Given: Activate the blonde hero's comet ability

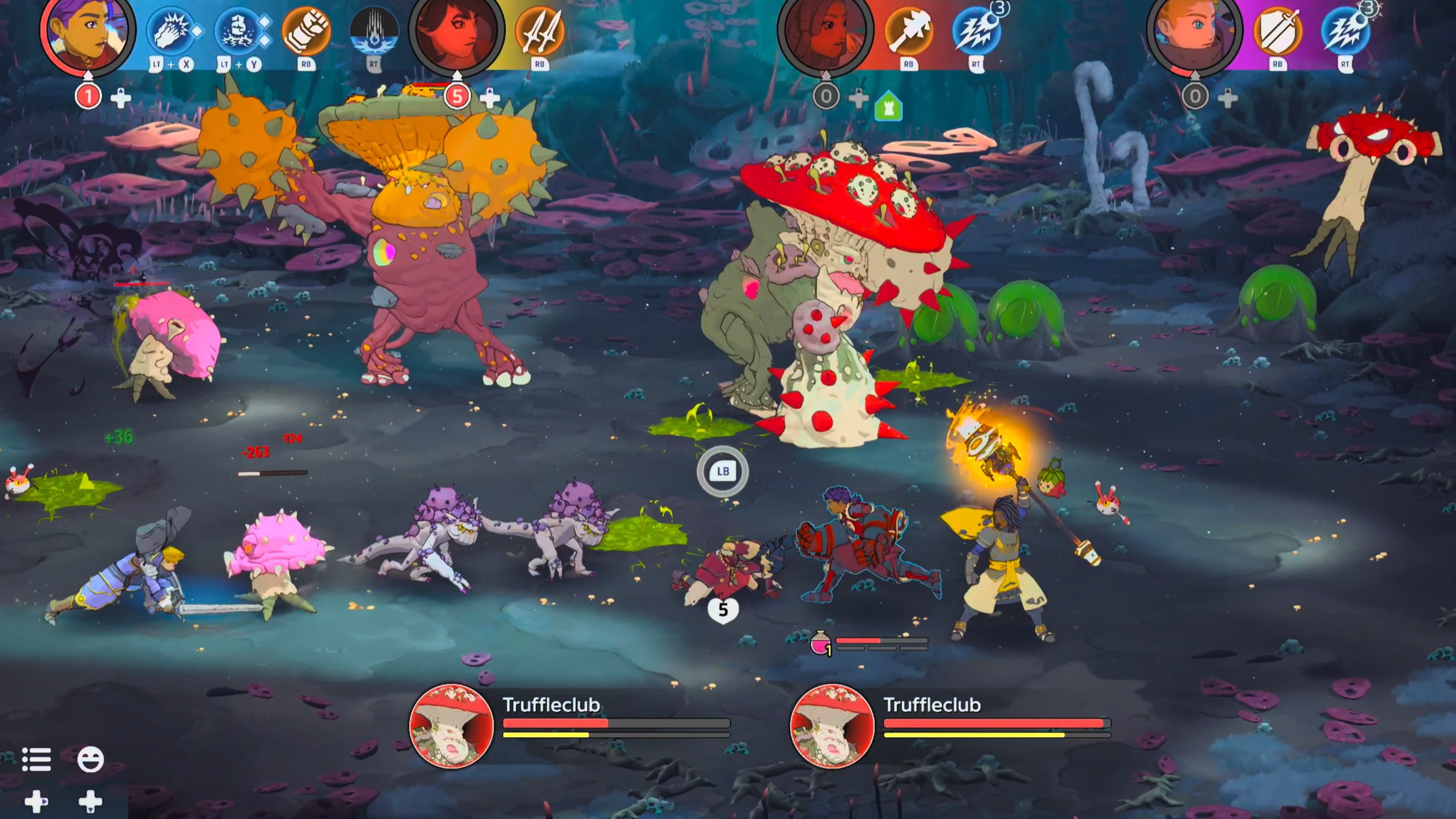Looking at the screenshot, I should tap(1345, 31).
